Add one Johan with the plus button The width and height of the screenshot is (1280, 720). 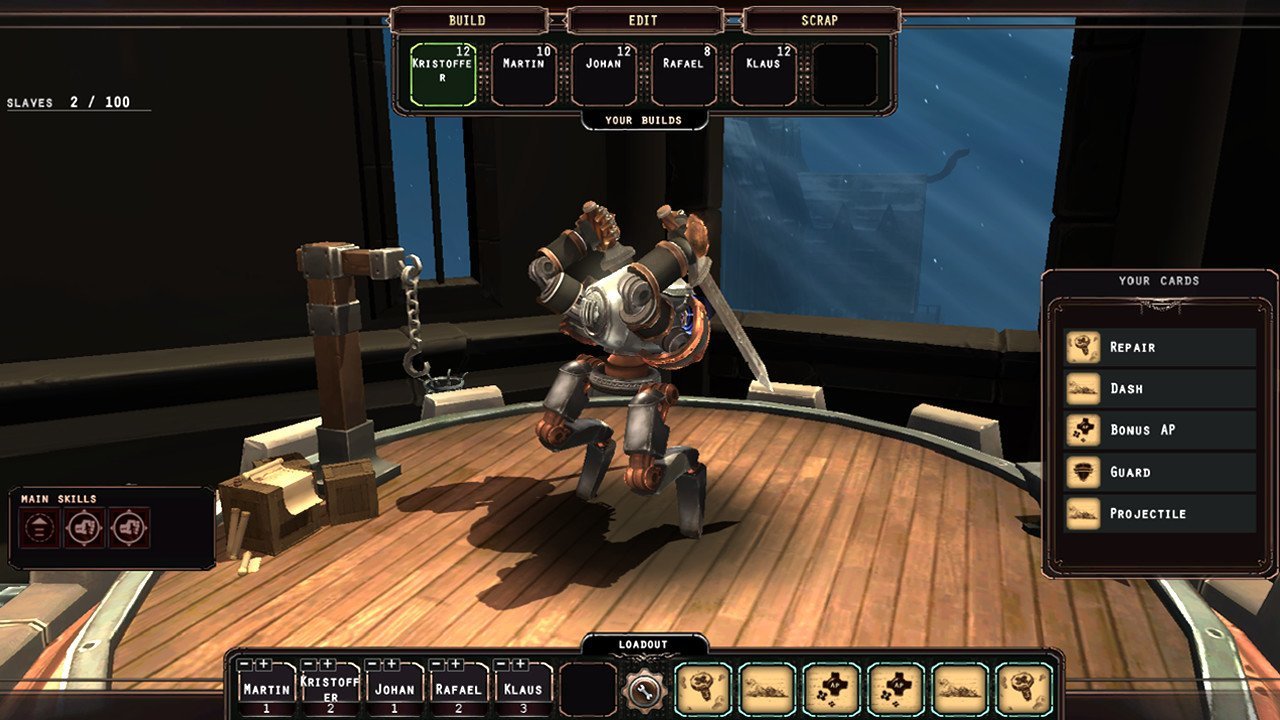pos(391,664)
